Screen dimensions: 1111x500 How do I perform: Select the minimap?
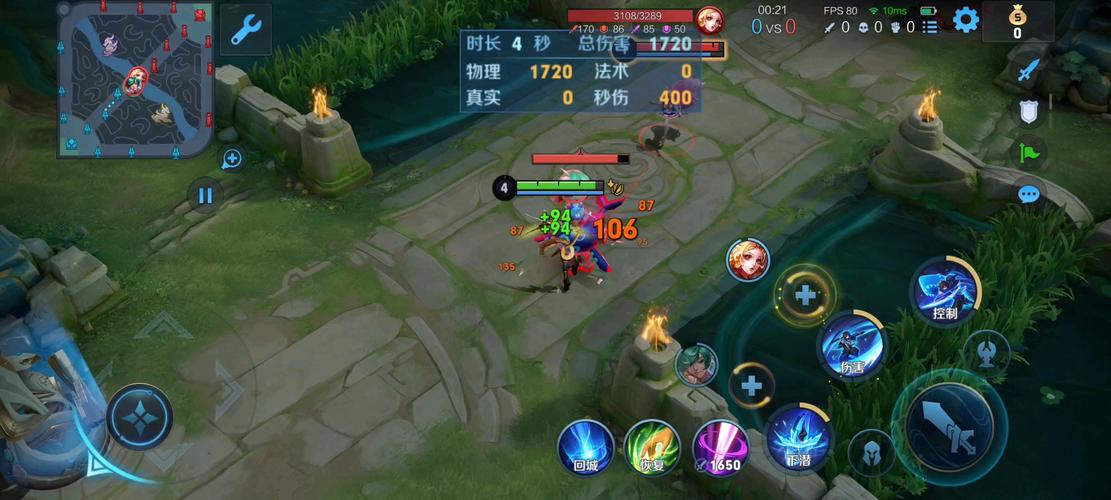[x=135, y=78]
